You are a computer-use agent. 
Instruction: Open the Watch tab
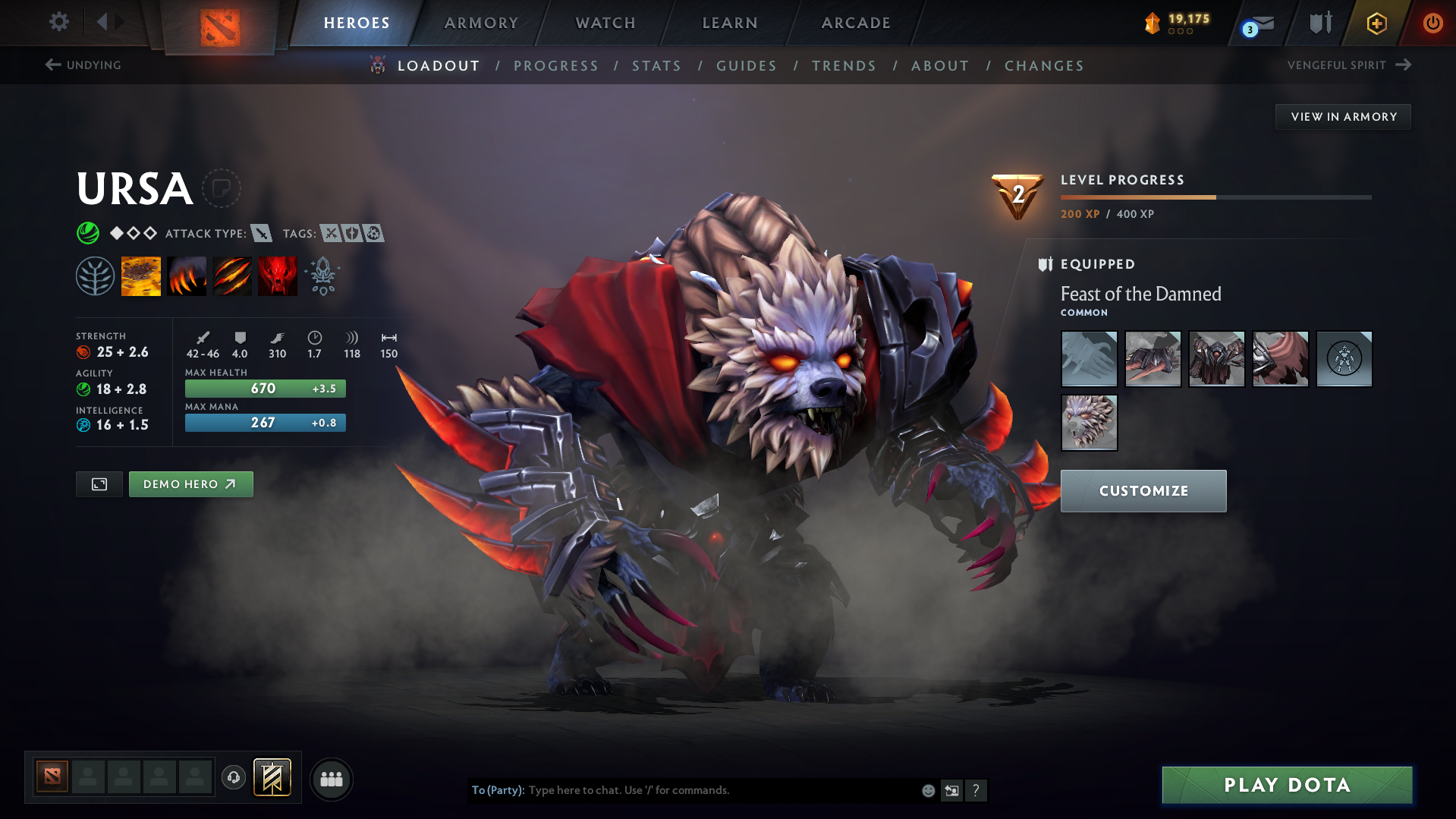coord(605,23)
